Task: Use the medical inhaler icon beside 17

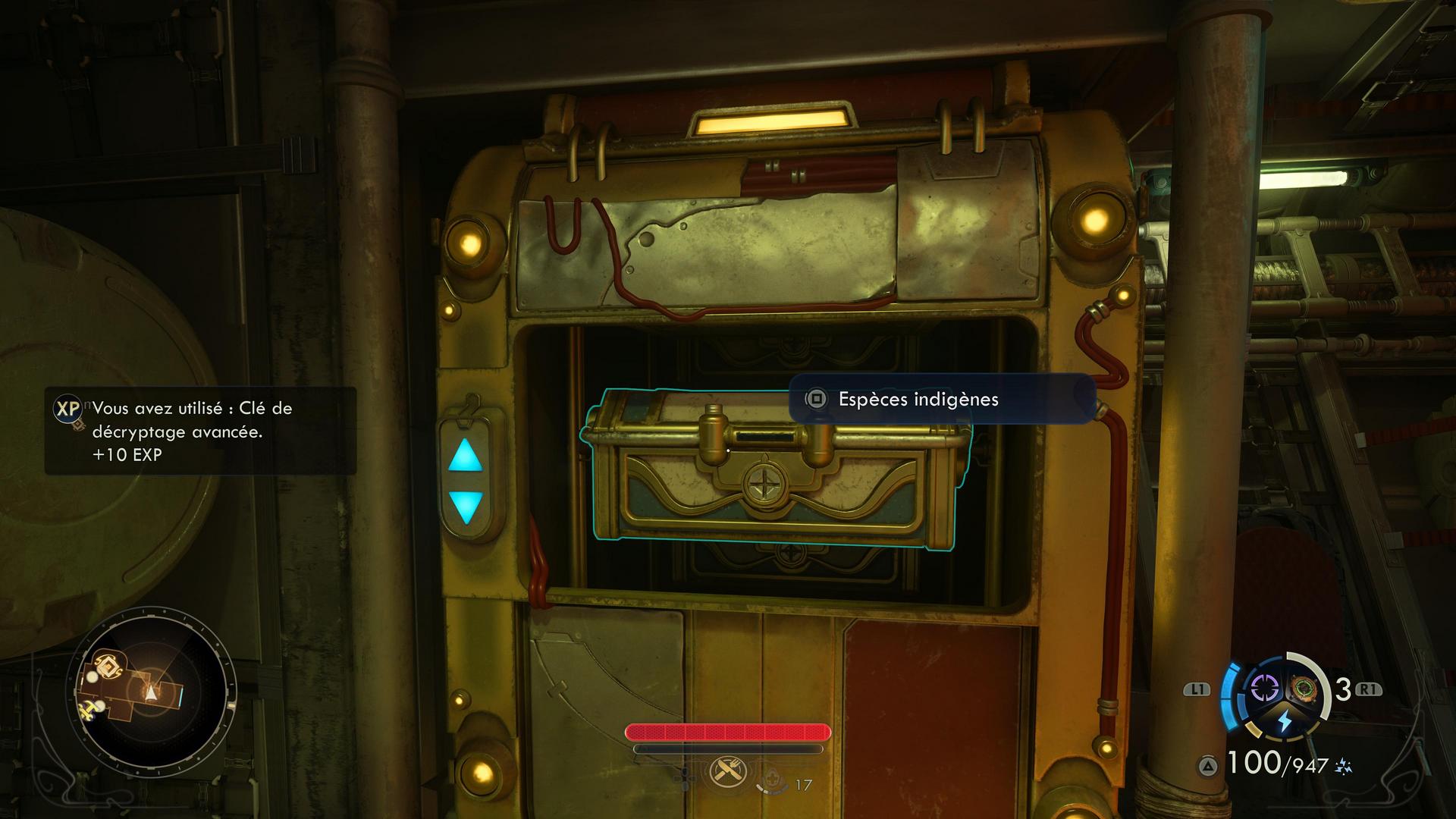Action: tap(771, 780)
